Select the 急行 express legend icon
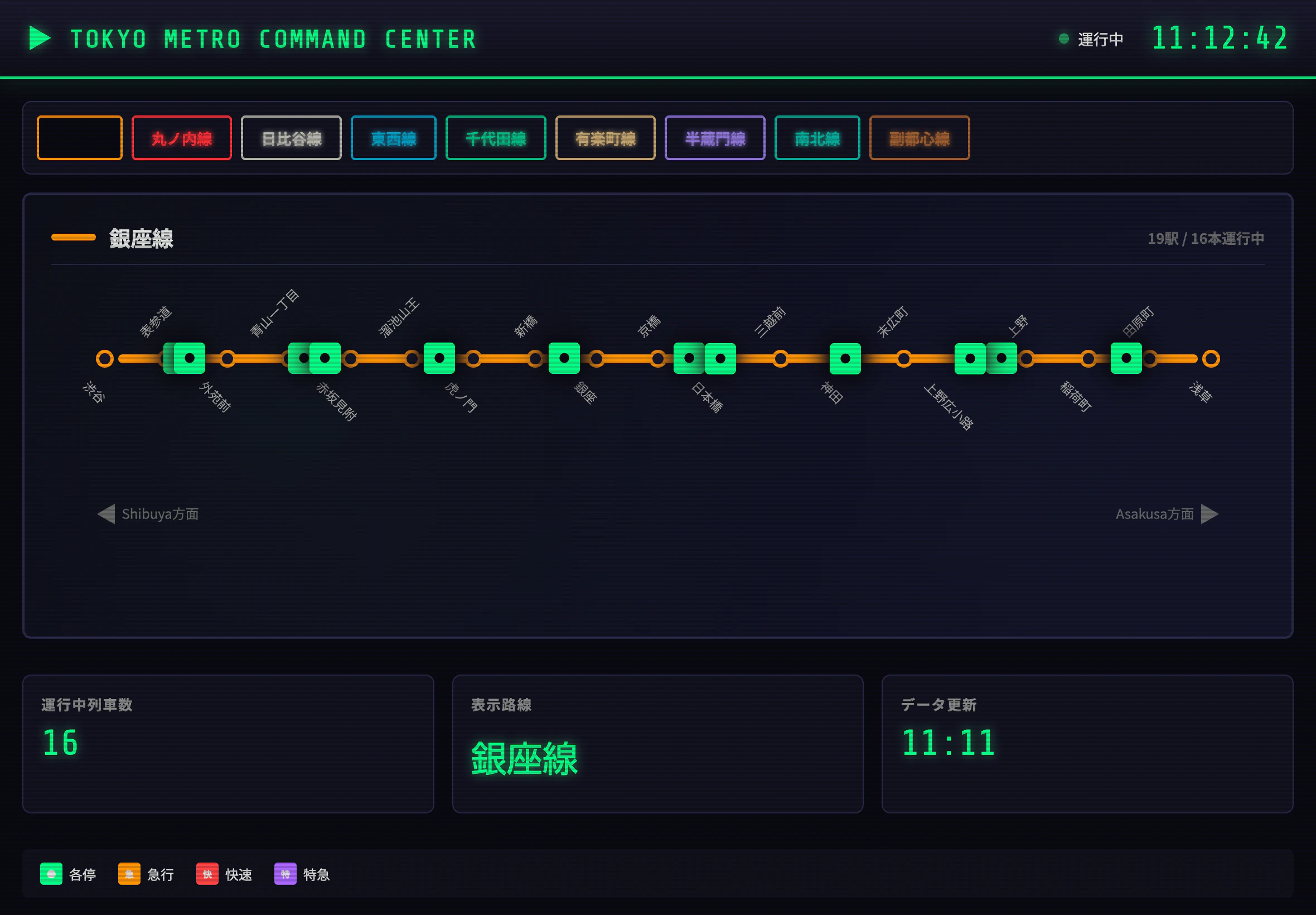This screenshot has width=1316, height=915. coord(128,874)
